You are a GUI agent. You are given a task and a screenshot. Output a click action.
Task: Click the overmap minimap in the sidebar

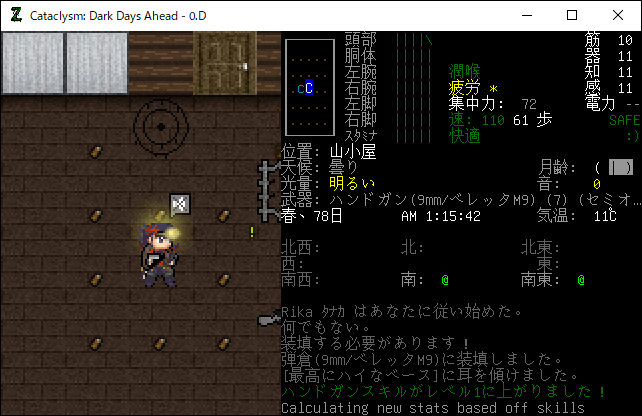tap(309, 87)
